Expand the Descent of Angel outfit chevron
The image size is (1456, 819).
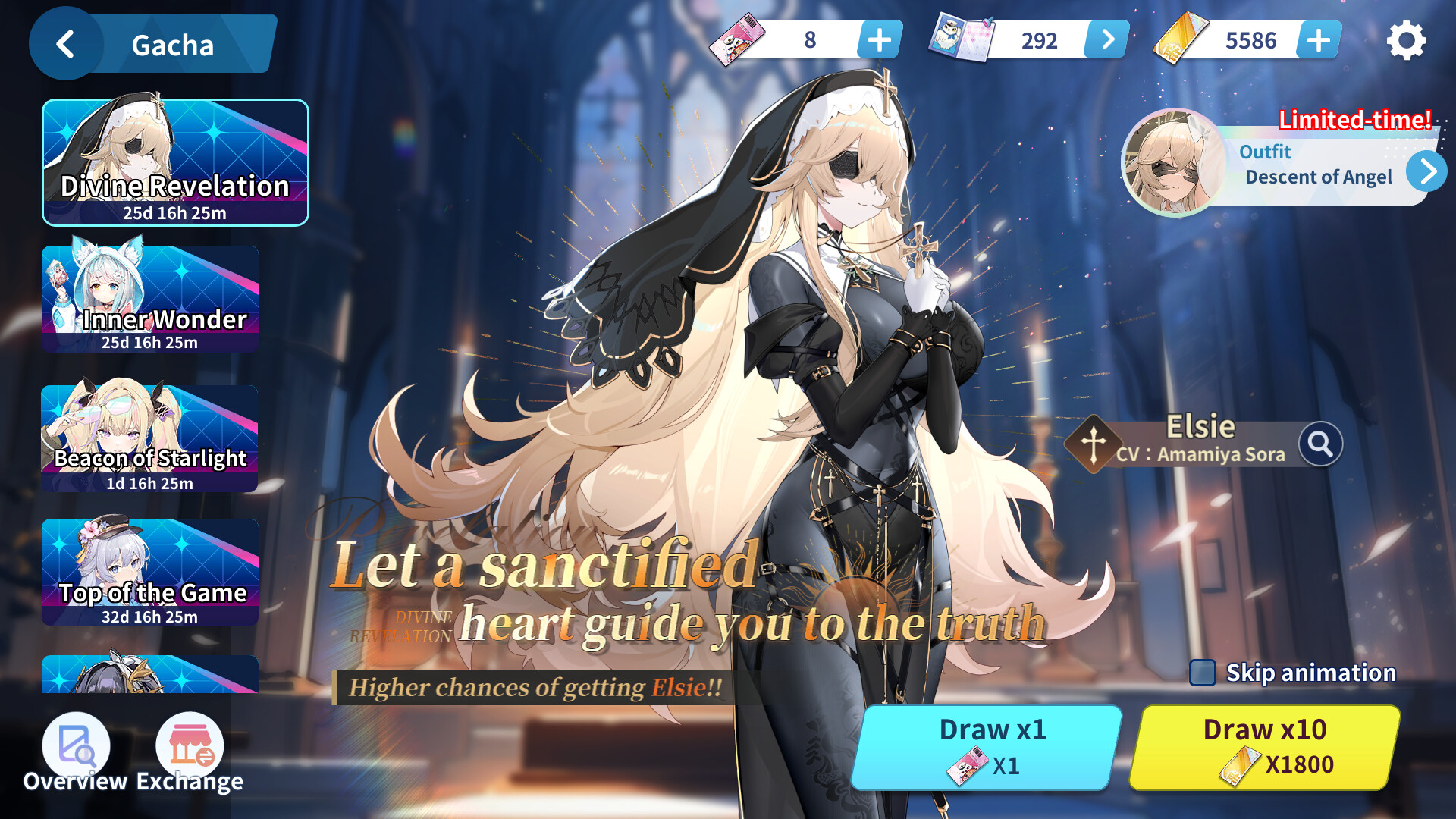tap(1429, 171)
